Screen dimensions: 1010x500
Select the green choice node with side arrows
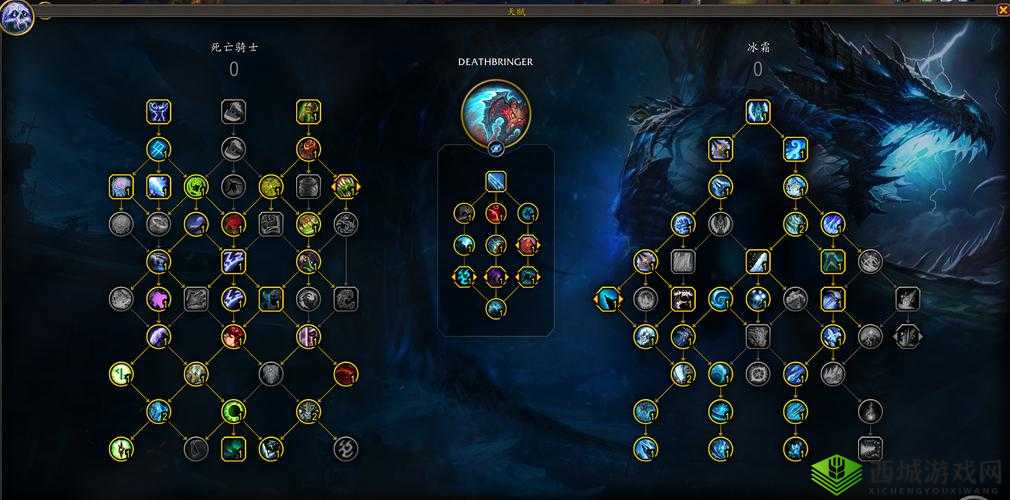point(346,186)
